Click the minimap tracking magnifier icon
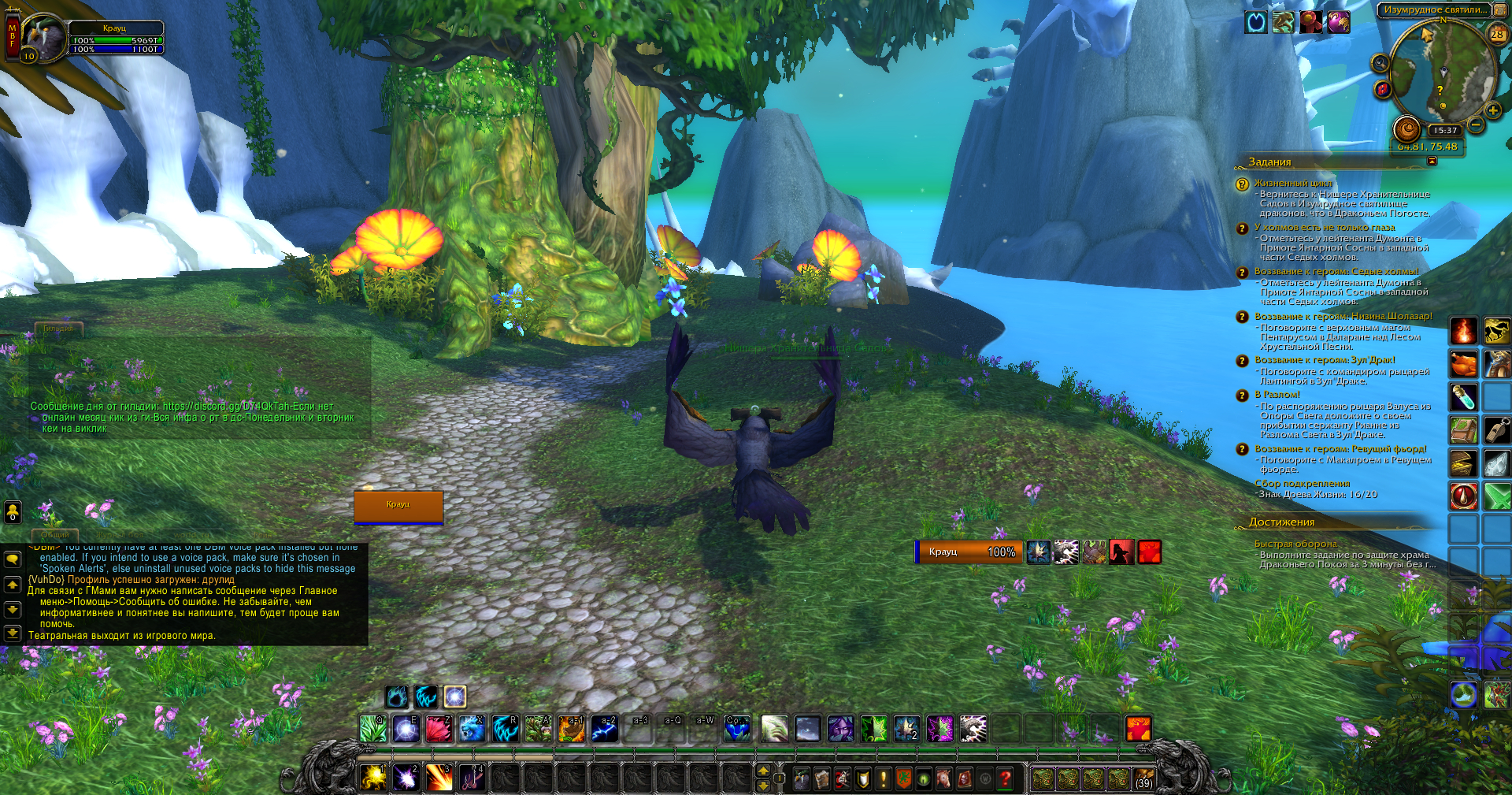This screenshot has height=795, width=1512. 1380,63
